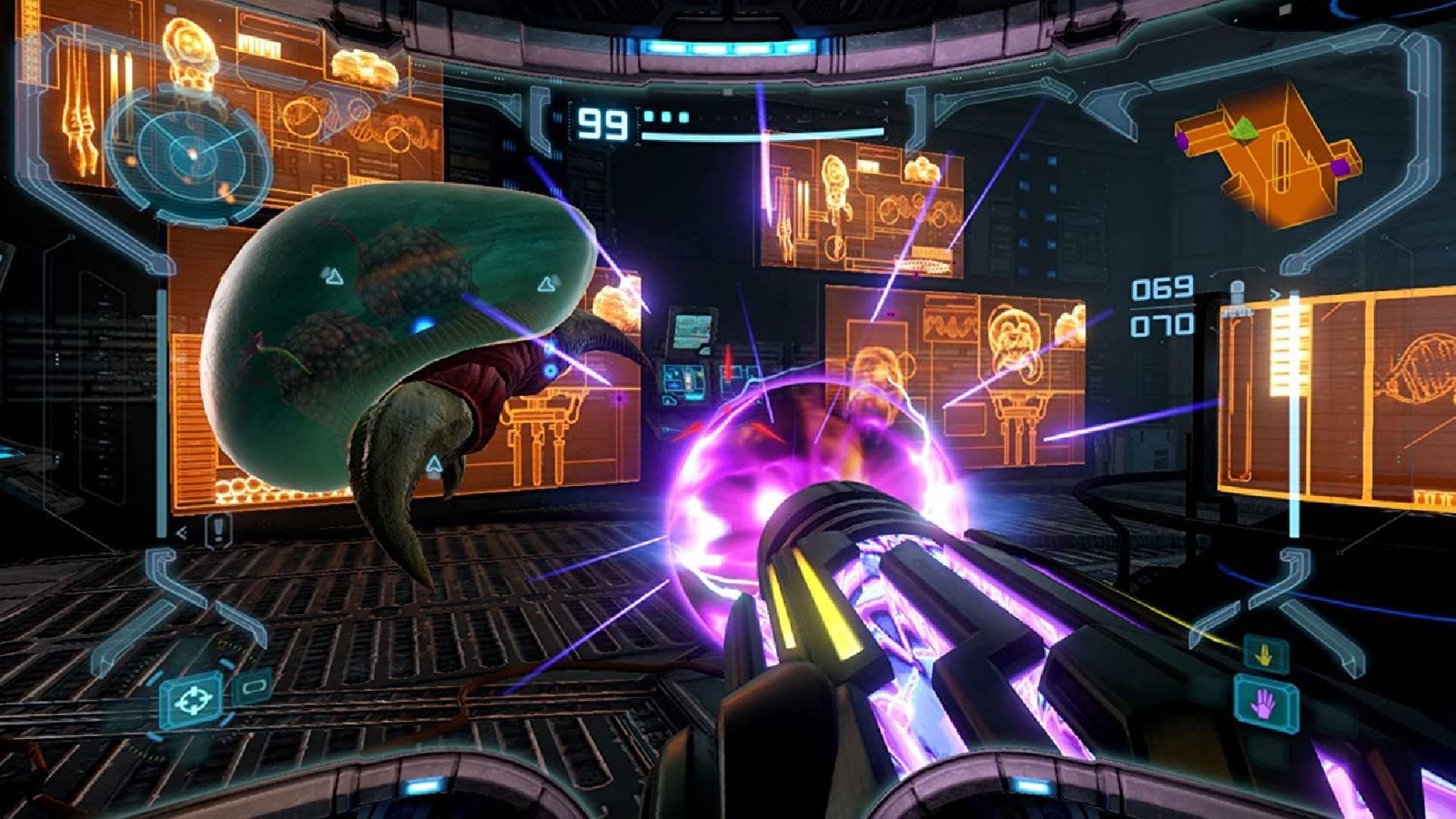The height and width of the screenshot is (819, 1456).
Task: Toggle the blue orb sensor light near the creature
Action: pos(420,324)
